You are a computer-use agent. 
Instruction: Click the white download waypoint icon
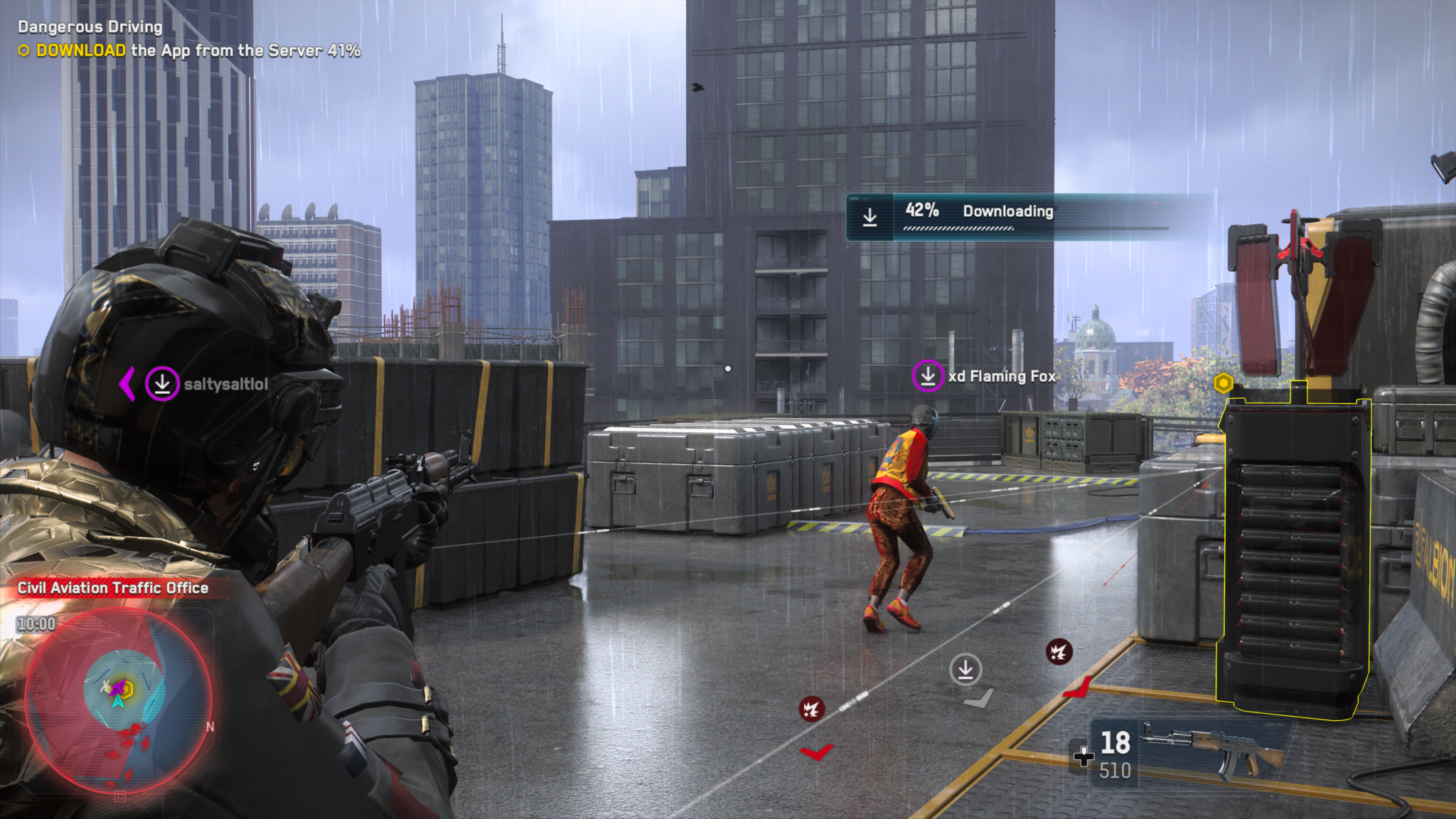965,670
